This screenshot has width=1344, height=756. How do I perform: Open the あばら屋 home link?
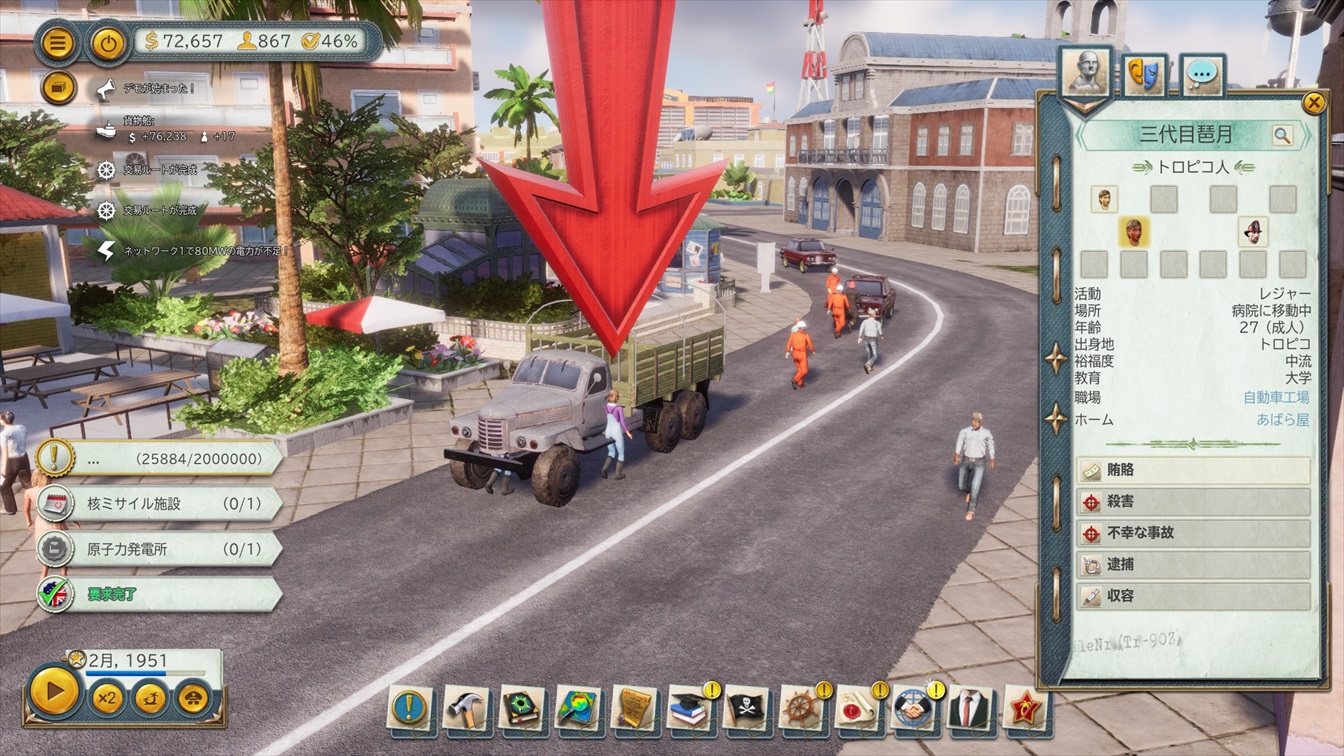point(1283,420)
